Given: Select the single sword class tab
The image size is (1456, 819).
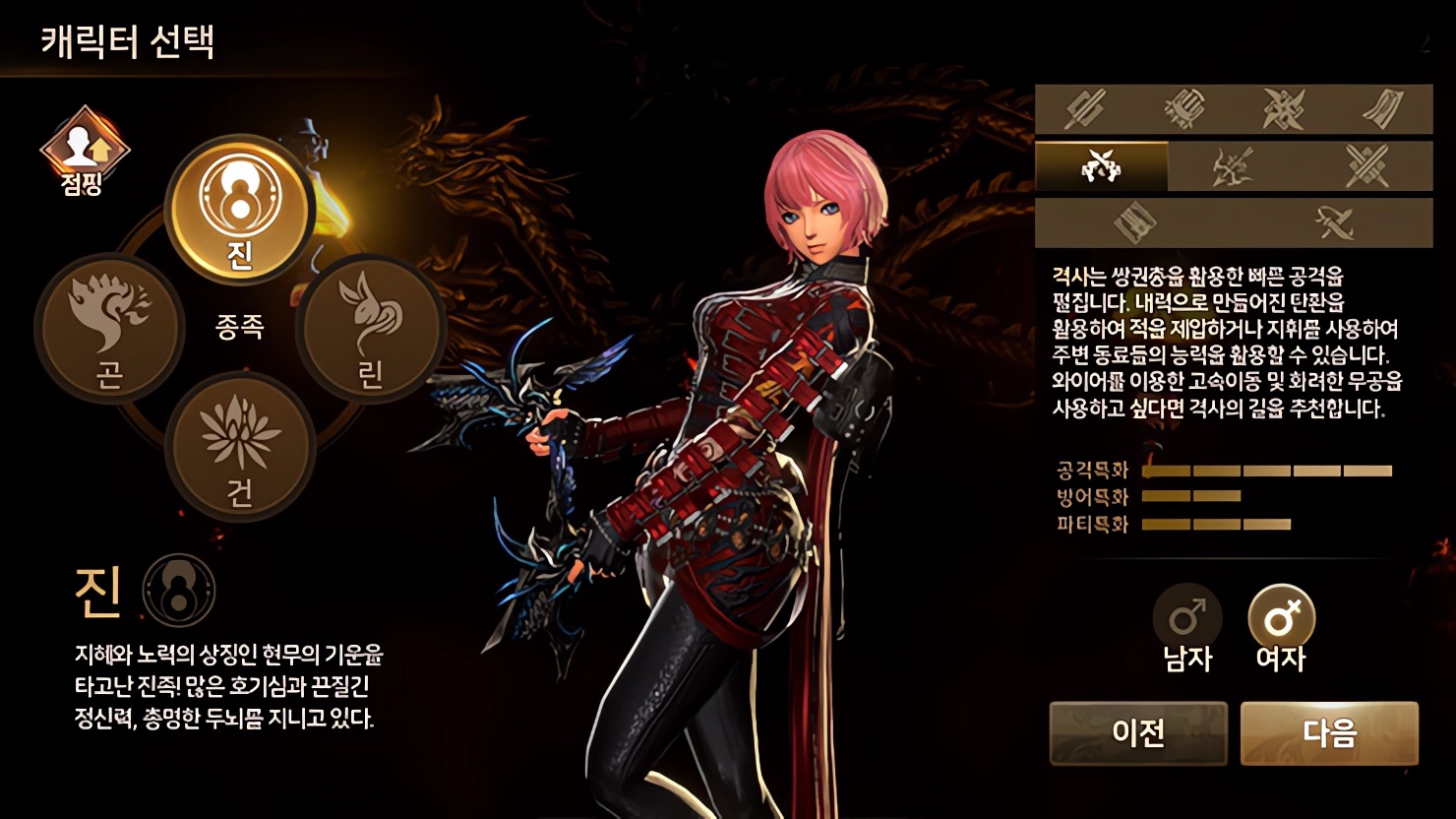Looking at the screenshot, I should click(1085, 108).
